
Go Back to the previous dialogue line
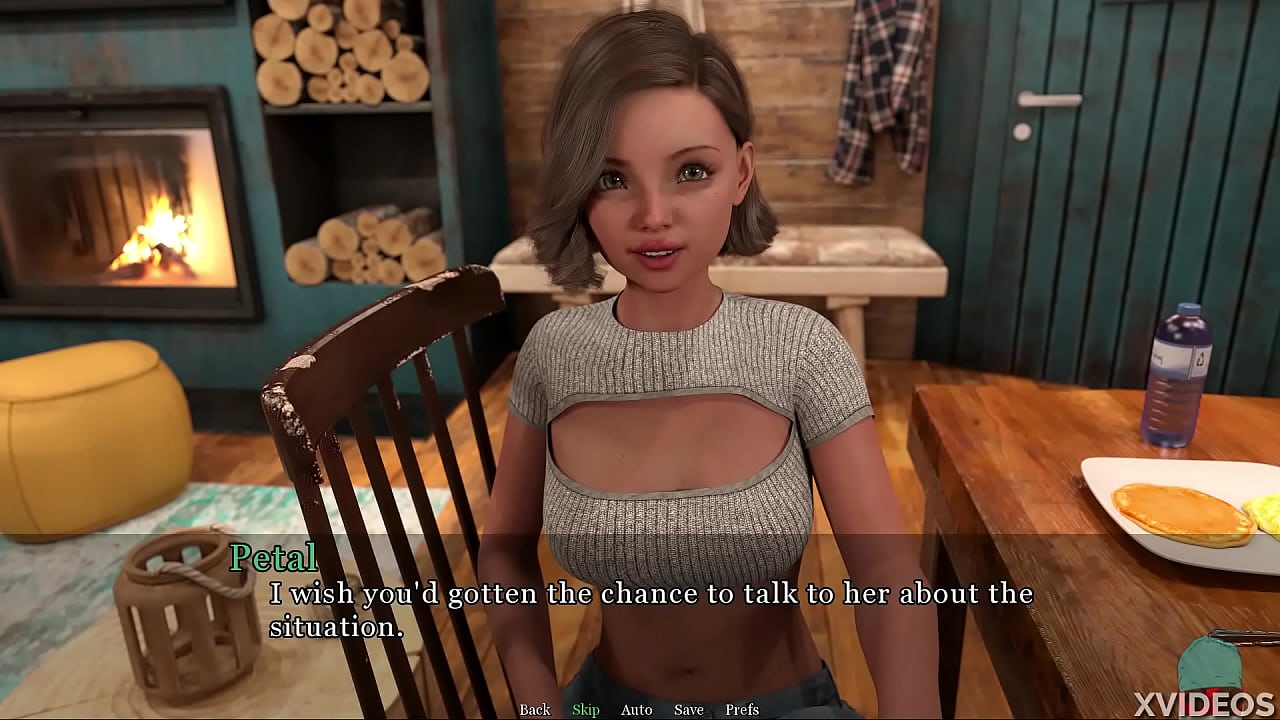point(534,709)
